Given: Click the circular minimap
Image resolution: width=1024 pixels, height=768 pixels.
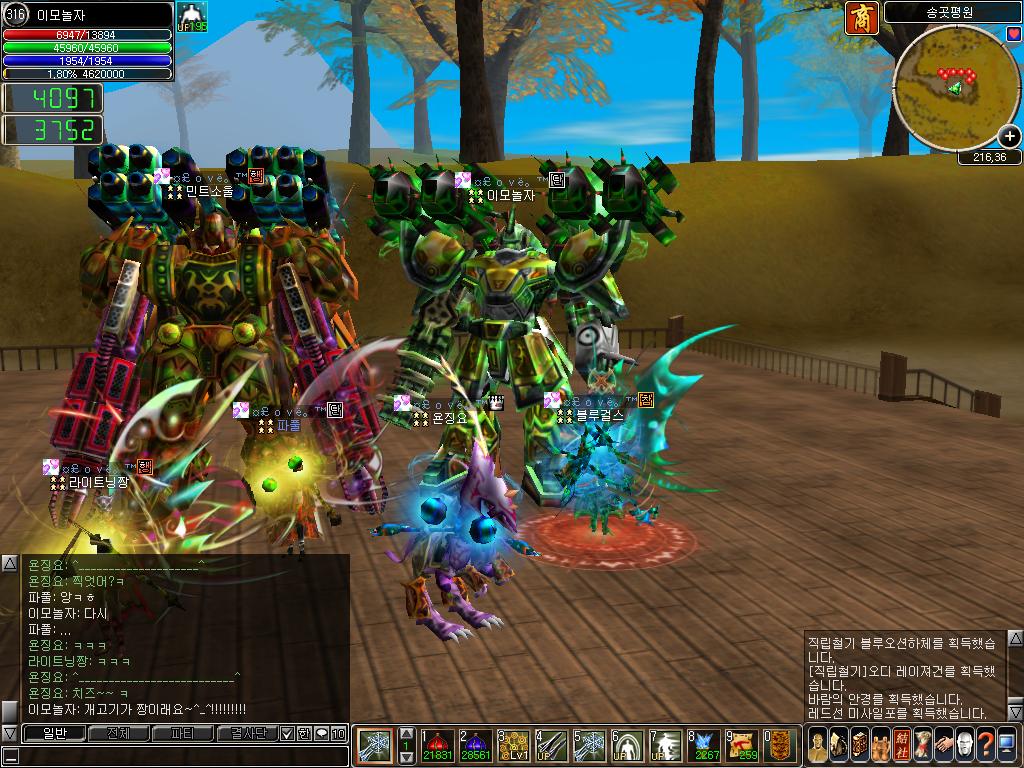Looking at the screenshot, I should pos(952,88).
